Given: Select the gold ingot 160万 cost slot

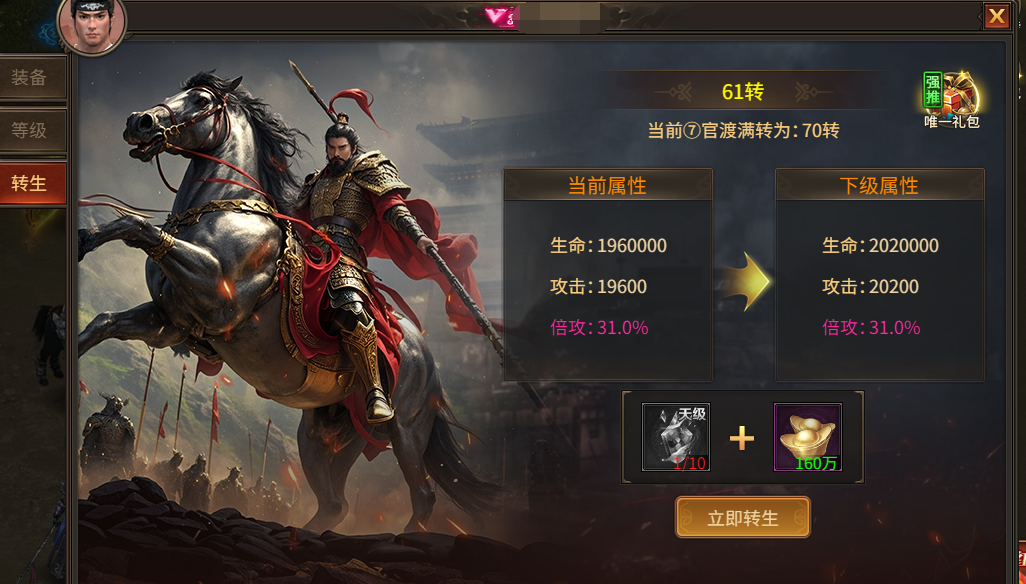Looking at the screenshot, I should coord(807,437).
